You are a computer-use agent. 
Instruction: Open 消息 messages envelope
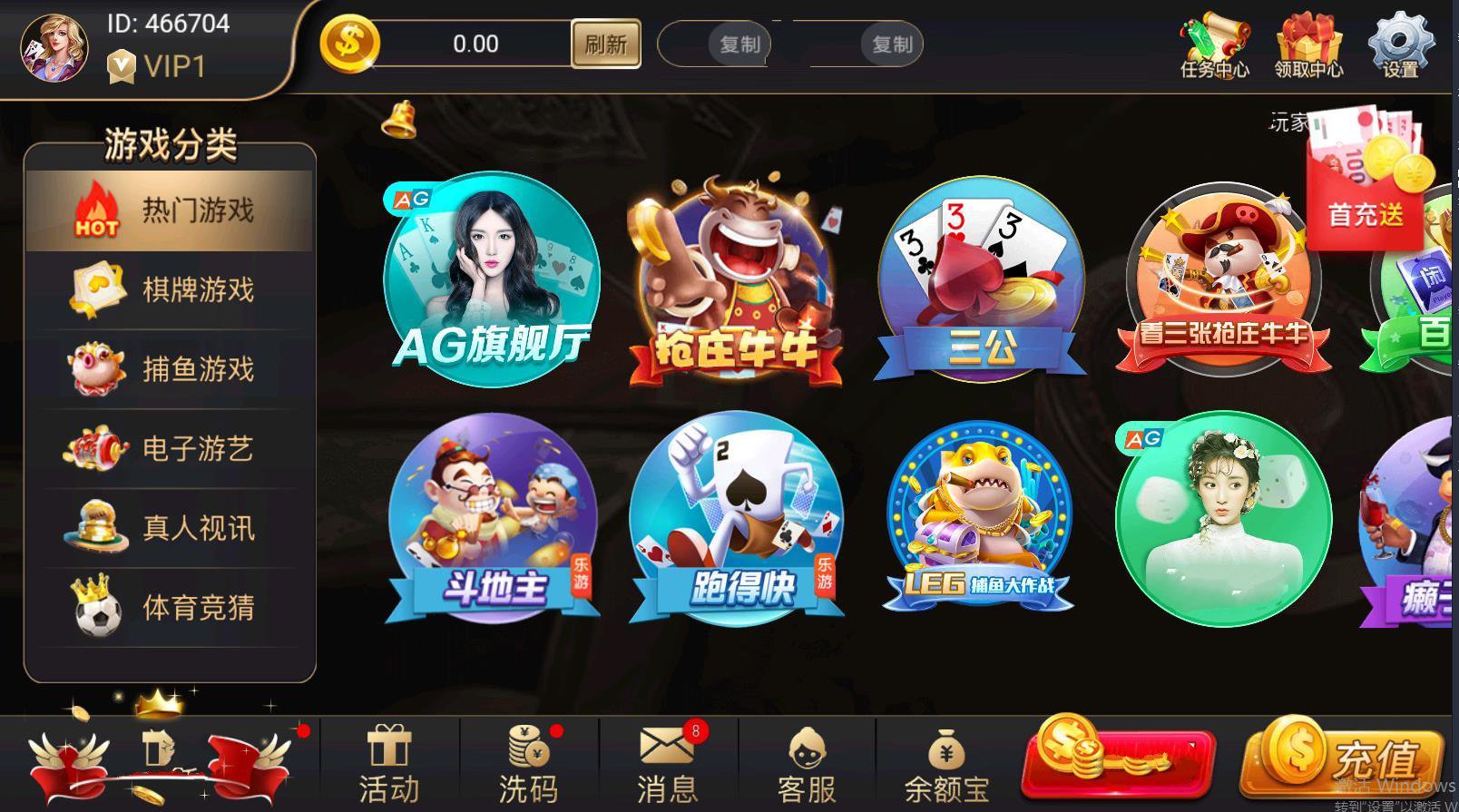tap(667, 765)
